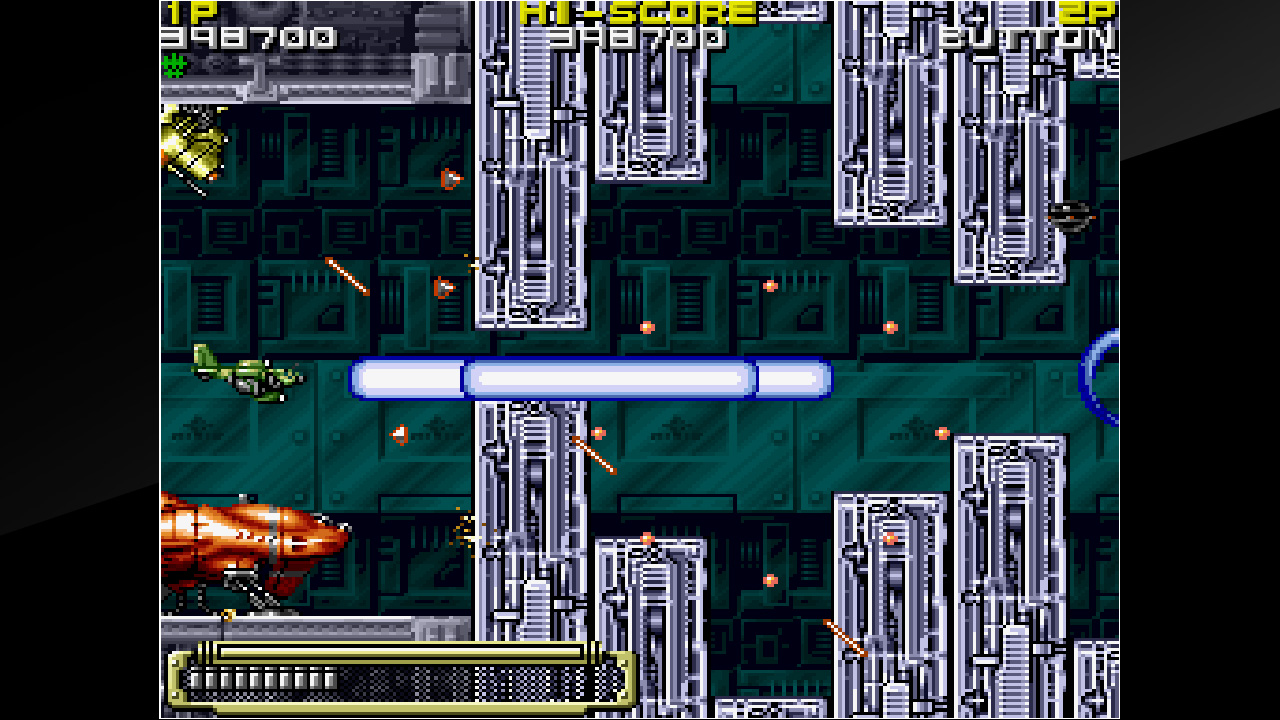Click the horizontal blue energy beam

click(590, 375)
